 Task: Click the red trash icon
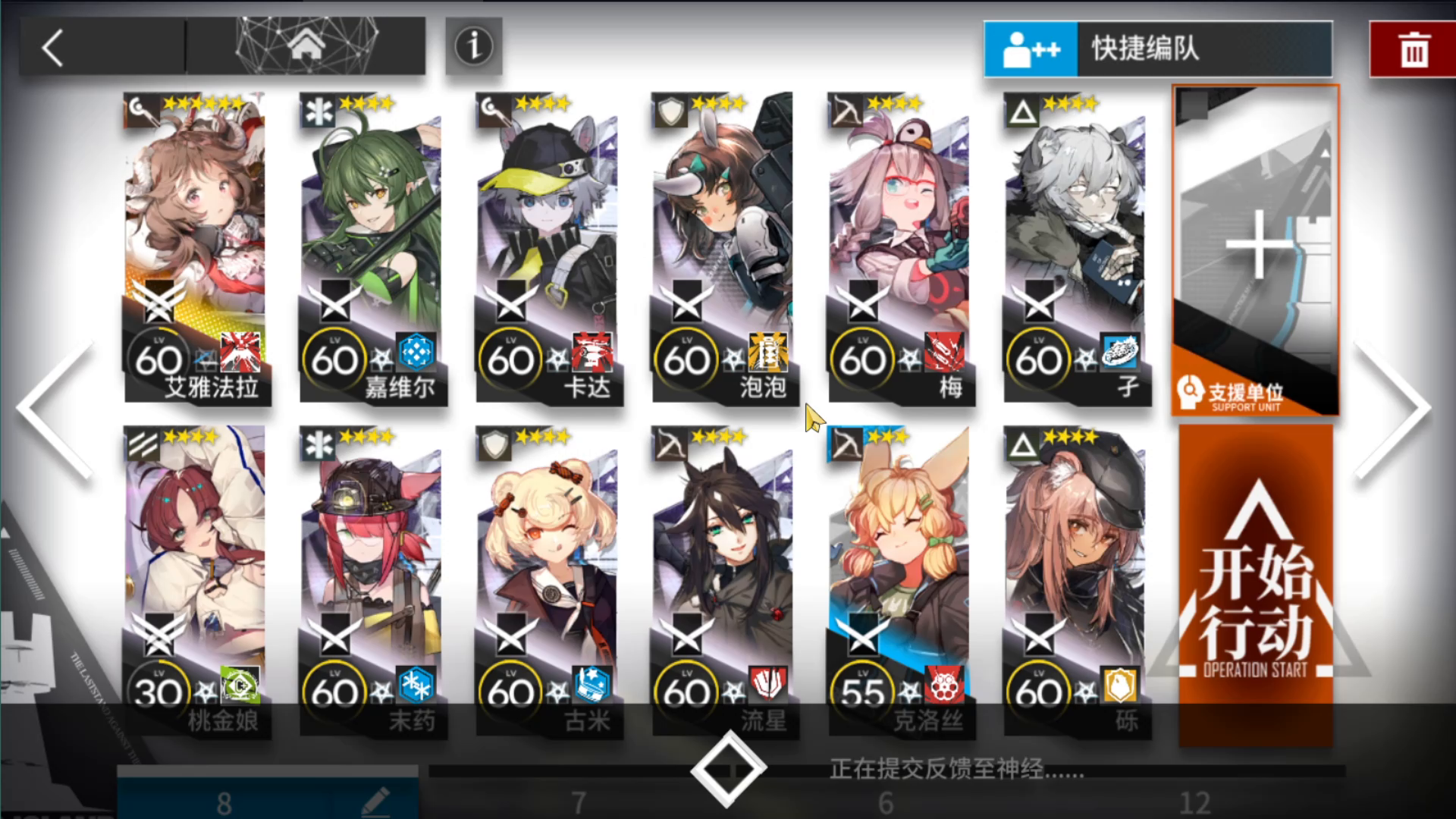pyautogui.click(x=1412, y=49)
